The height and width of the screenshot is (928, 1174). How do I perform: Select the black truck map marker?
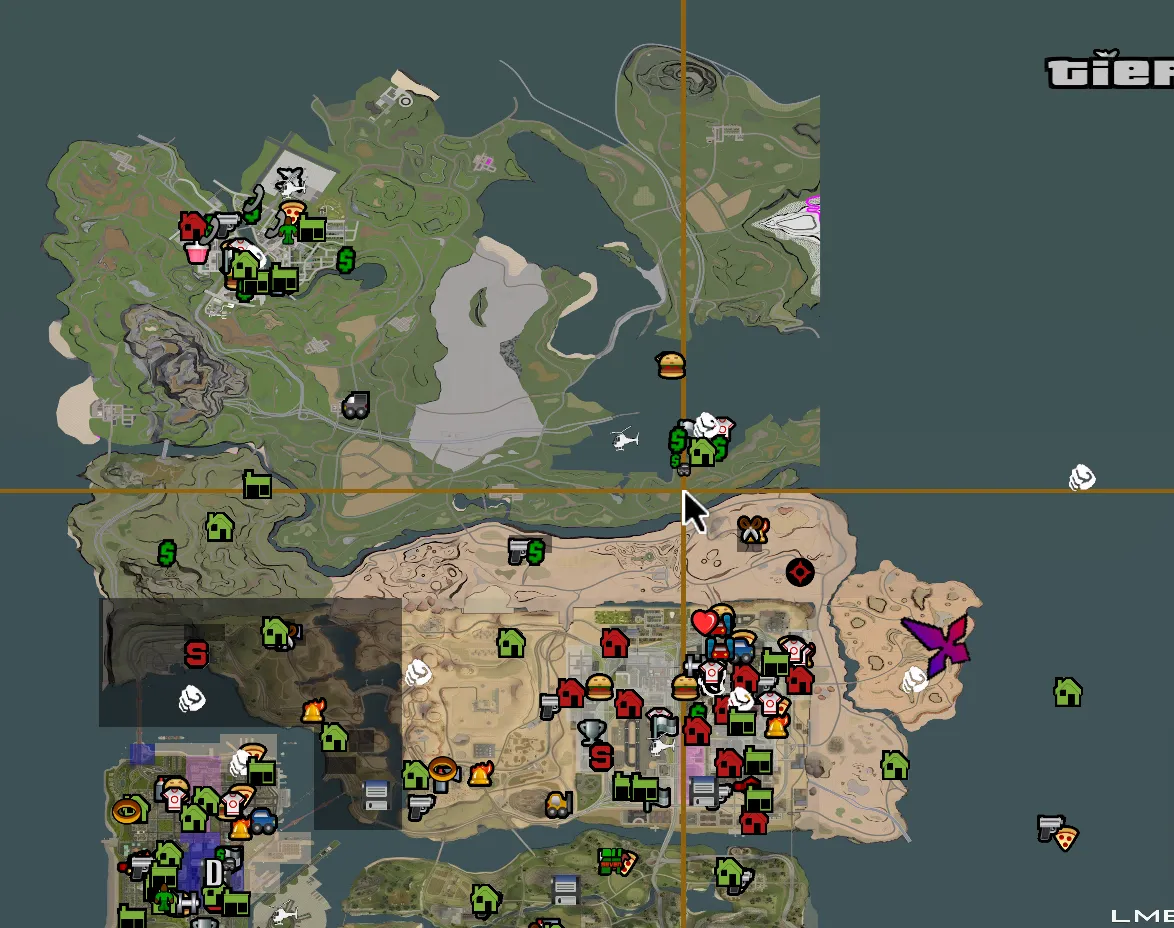point(355,405)
